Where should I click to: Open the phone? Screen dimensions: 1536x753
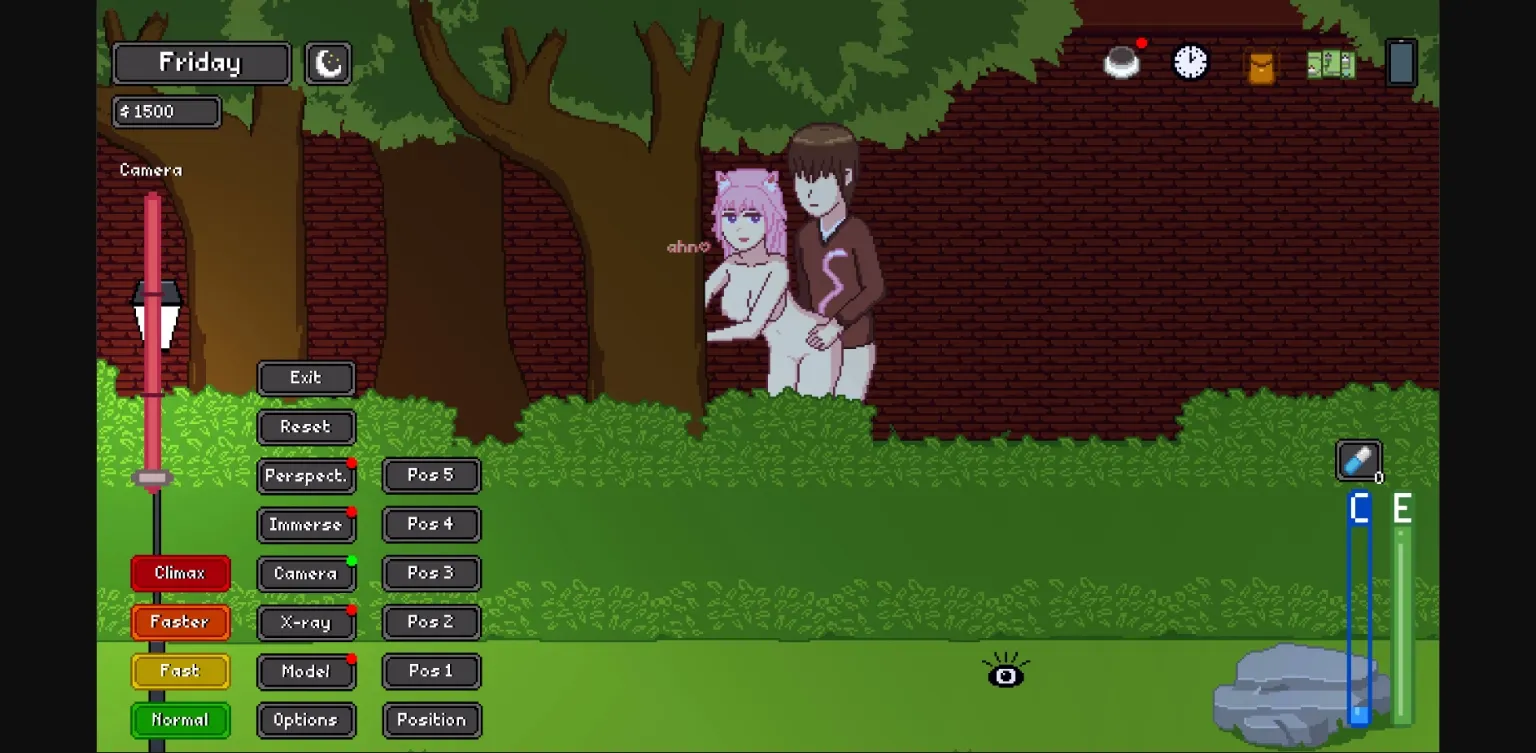click(1401, 61)
